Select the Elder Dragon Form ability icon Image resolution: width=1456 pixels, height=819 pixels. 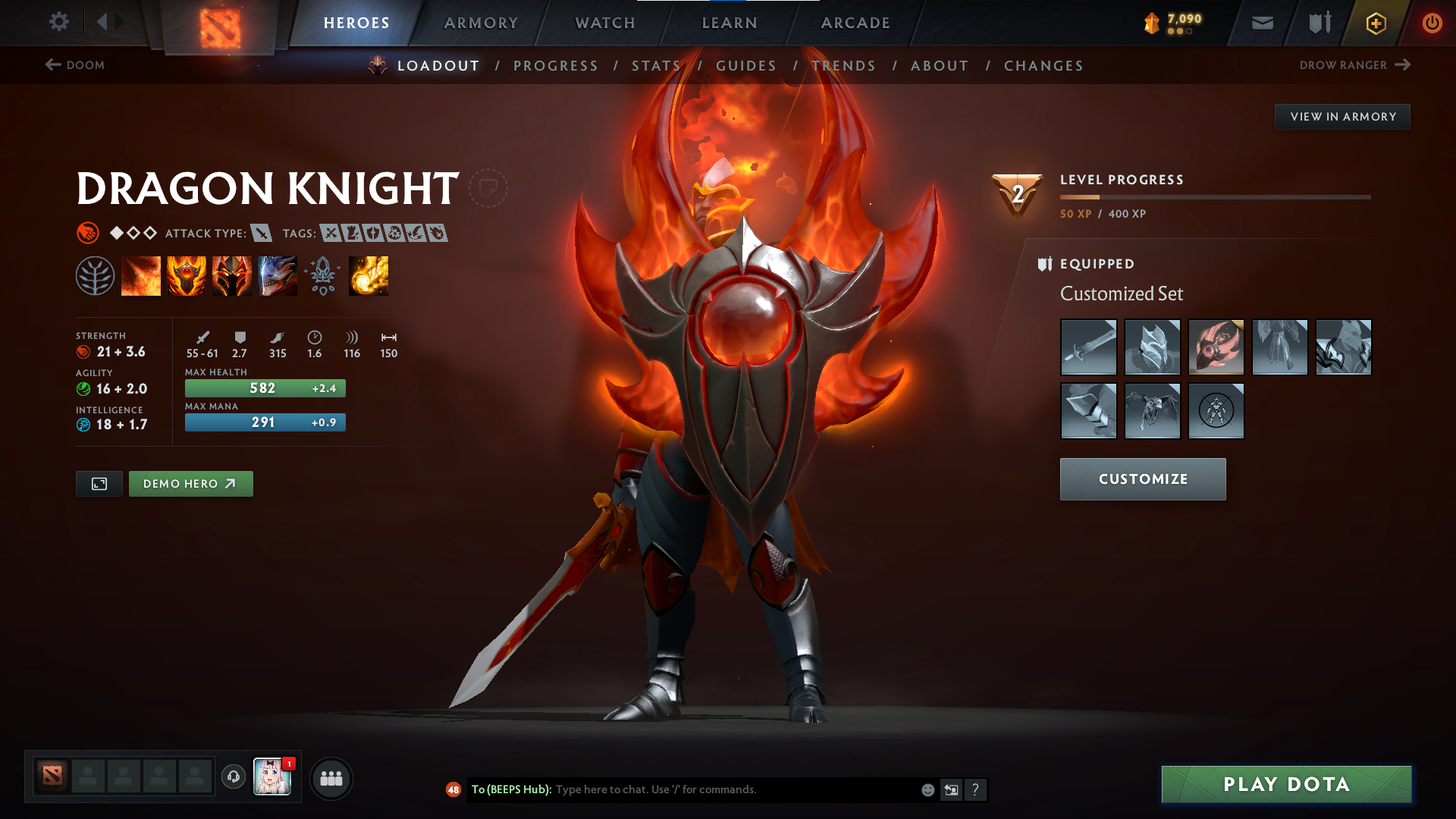278,275
